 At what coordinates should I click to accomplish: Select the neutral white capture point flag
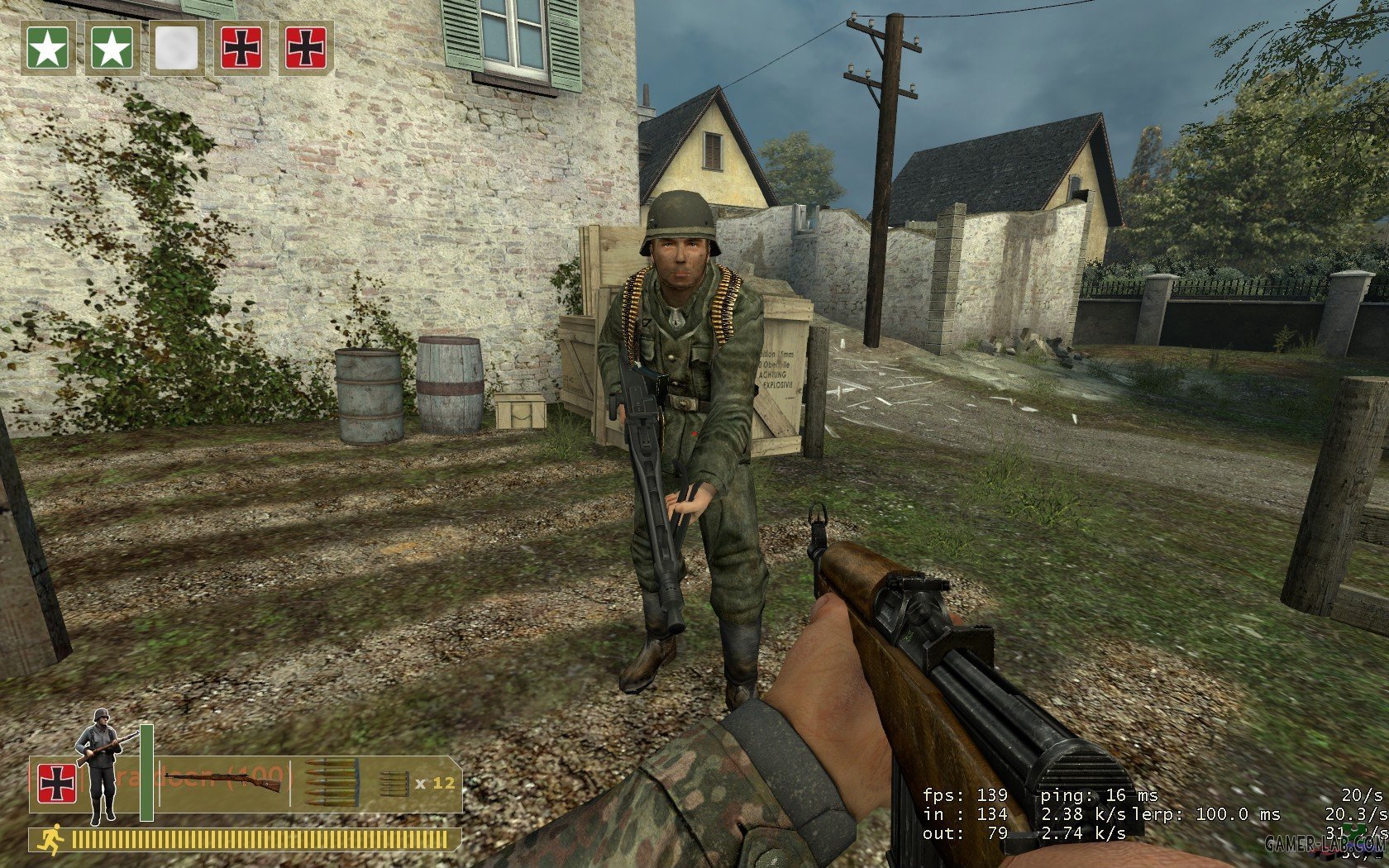(x=177, y=49)
